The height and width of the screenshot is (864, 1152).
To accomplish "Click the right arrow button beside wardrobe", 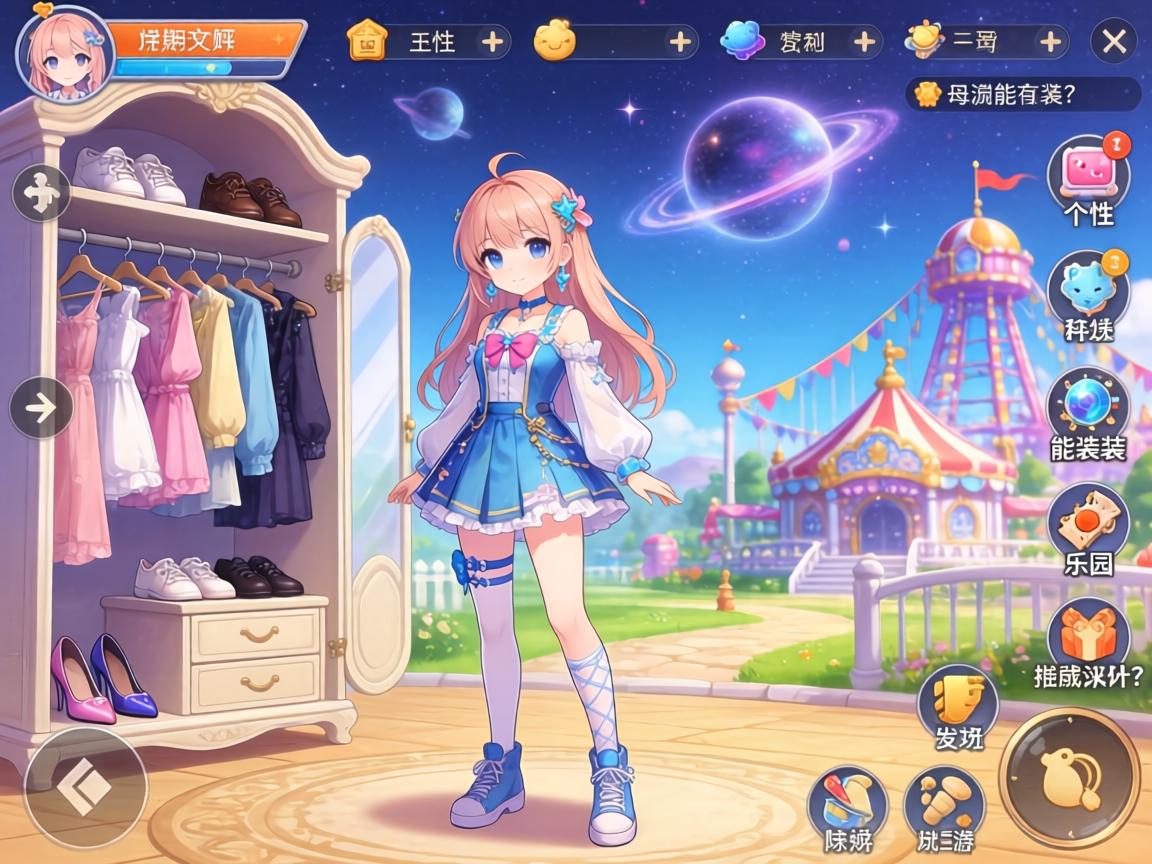I will tap(41, 408).
